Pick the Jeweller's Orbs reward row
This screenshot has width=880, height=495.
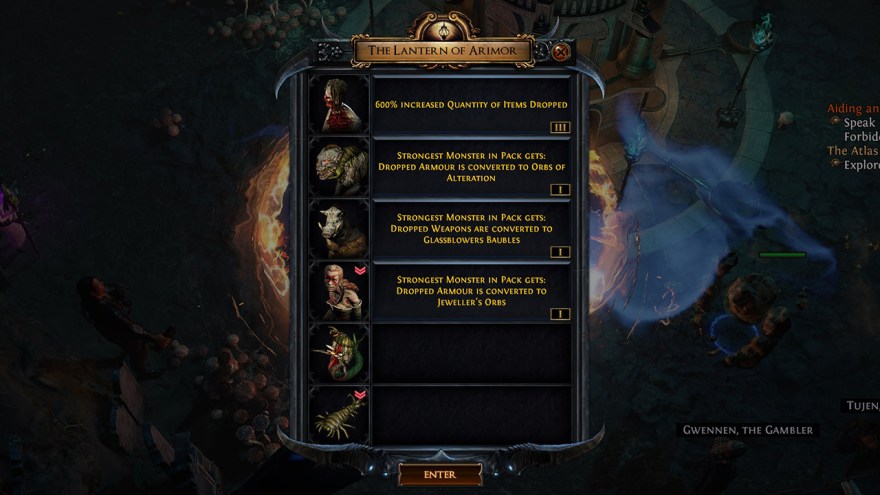point(471,291)
